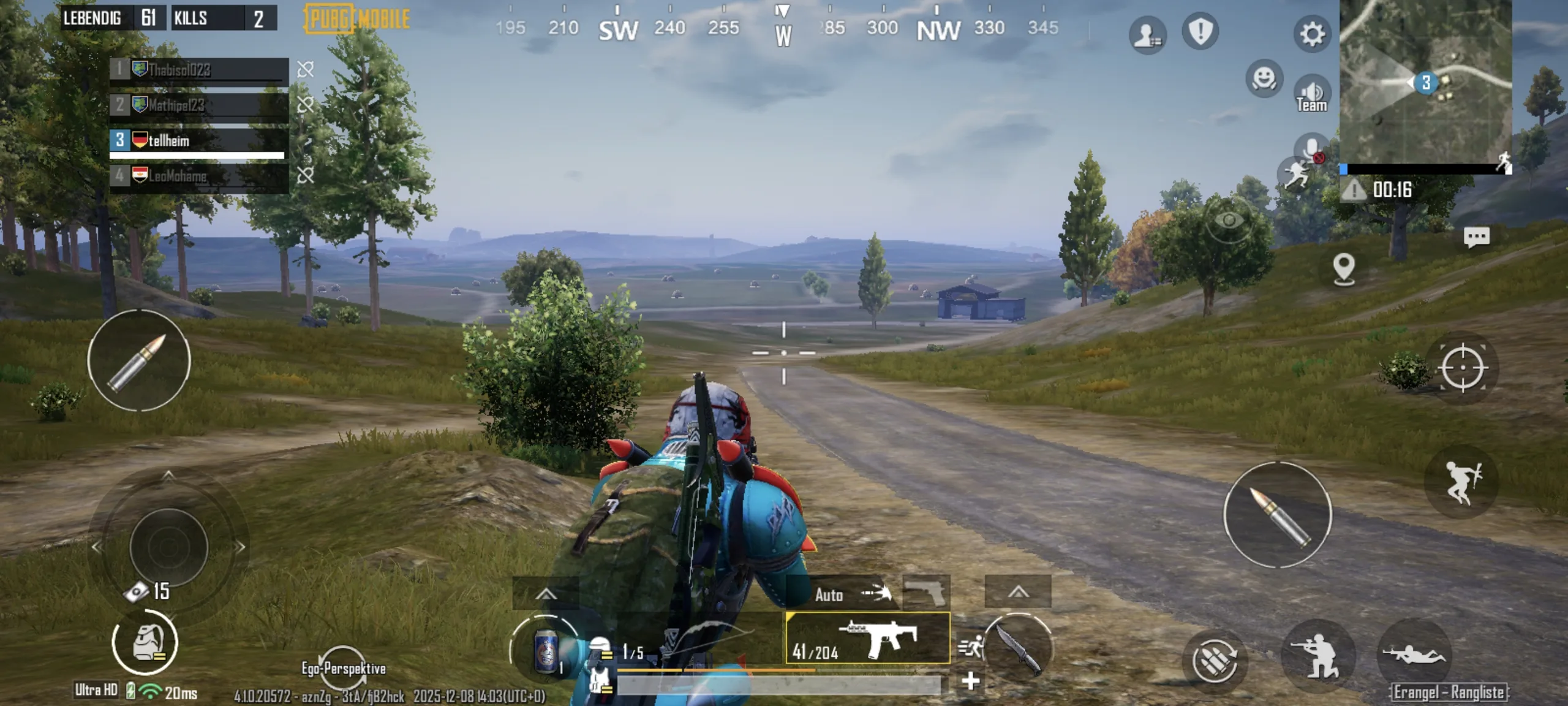1568x706 pixels.
Task: Place a map marker pin
Action: coord(1344,270)
